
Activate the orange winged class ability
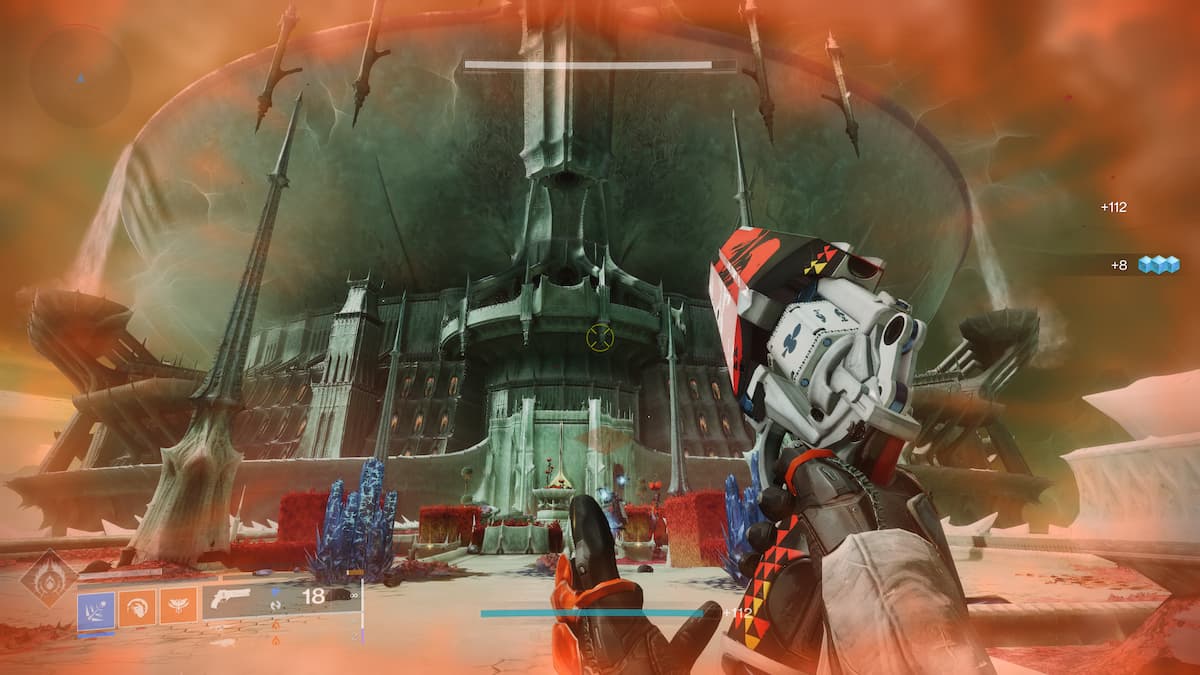click(178, 605)
